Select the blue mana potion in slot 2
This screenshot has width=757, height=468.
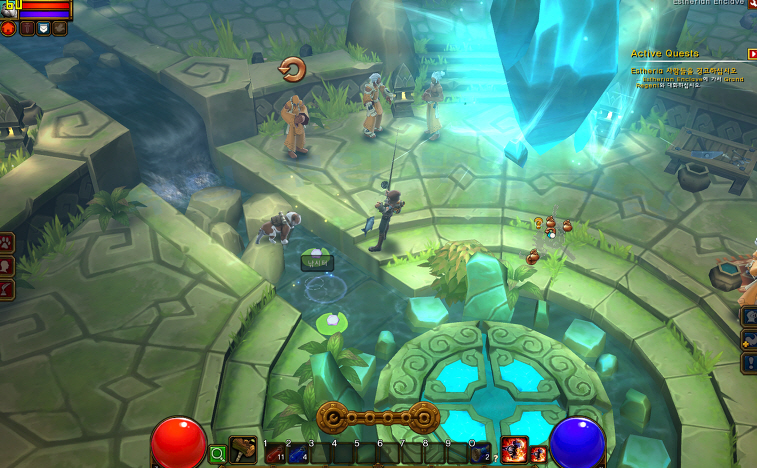point(296,454)
